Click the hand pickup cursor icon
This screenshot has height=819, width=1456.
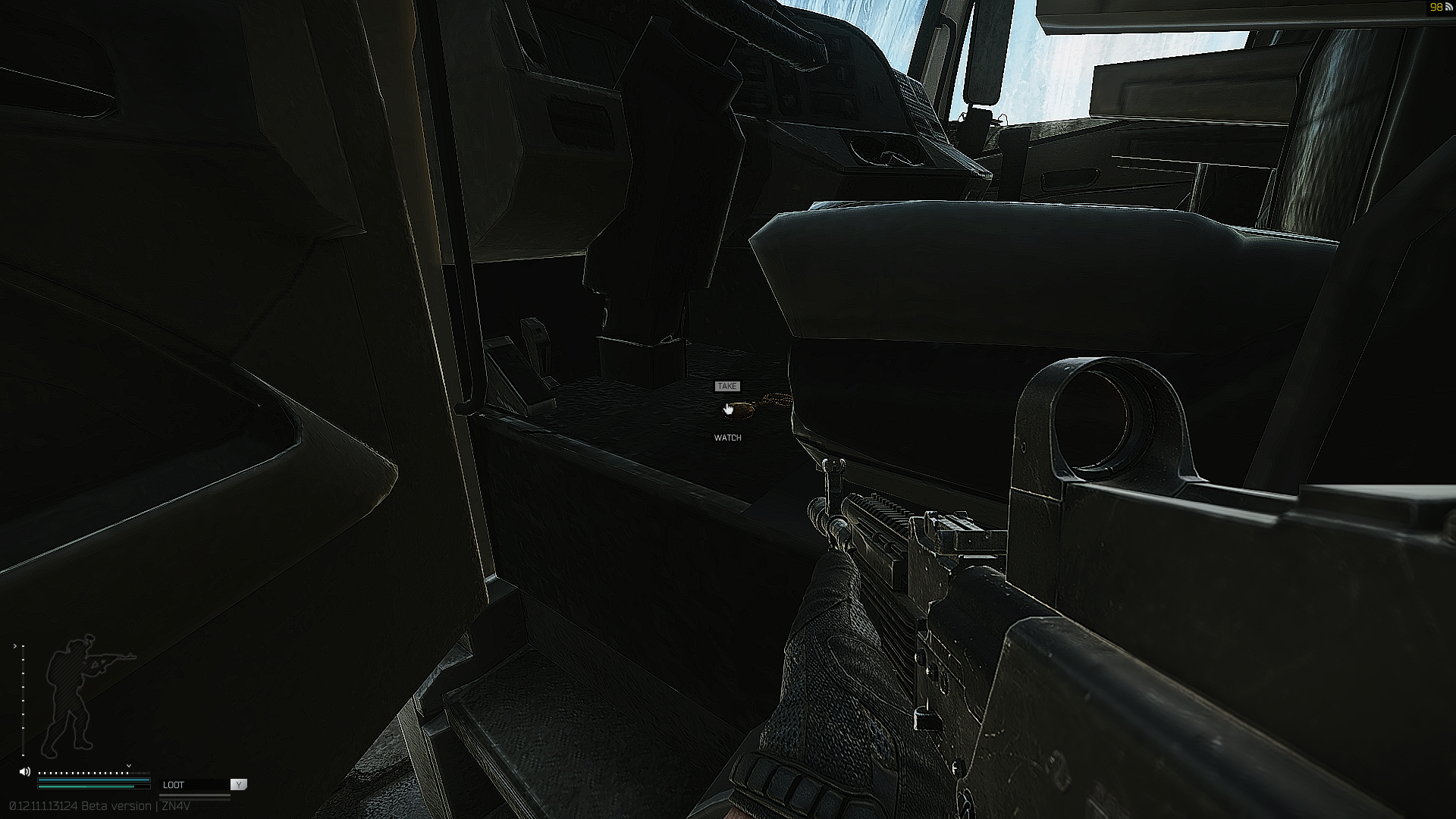pos(729,409)
